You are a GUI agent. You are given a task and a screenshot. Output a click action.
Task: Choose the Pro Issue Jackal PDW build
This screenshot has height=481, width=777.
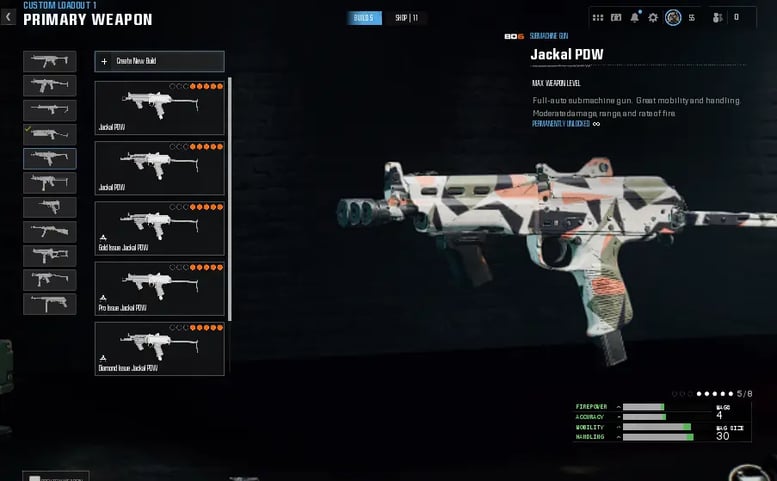(x=159, y=288)
